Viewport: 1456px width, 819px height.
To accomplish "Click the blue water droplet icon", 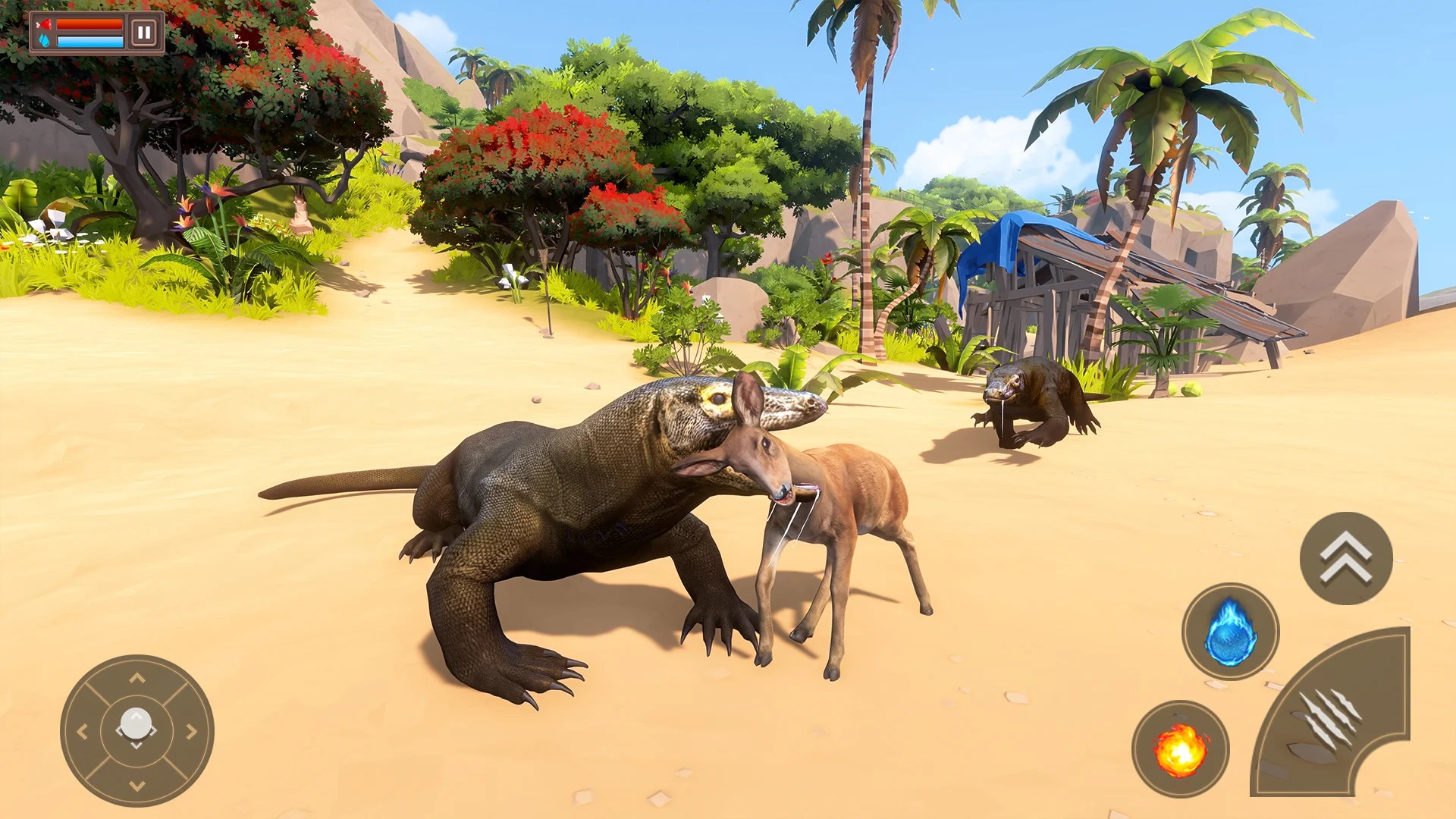I will (44, 42).
